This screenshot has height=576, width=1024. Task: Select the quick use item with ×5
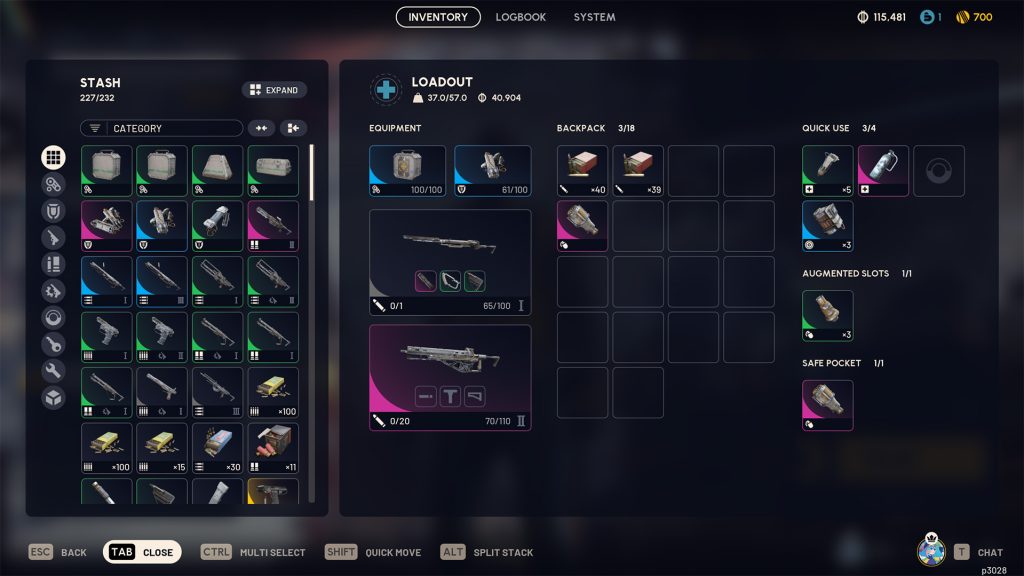(x=827, y=170)
